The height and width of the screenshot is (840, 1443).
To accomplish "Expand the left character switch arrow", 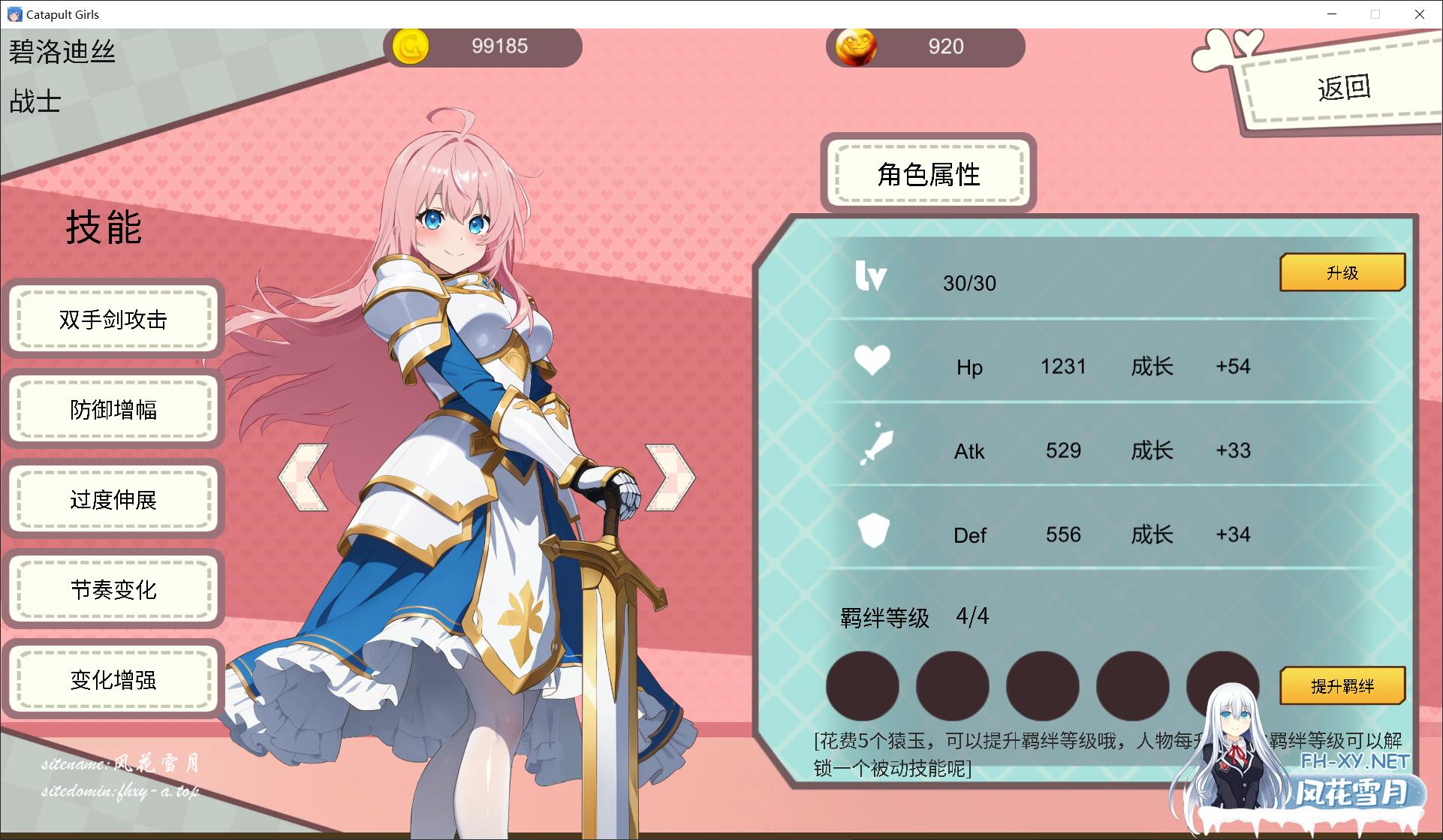I will click(x=303, y=477).
